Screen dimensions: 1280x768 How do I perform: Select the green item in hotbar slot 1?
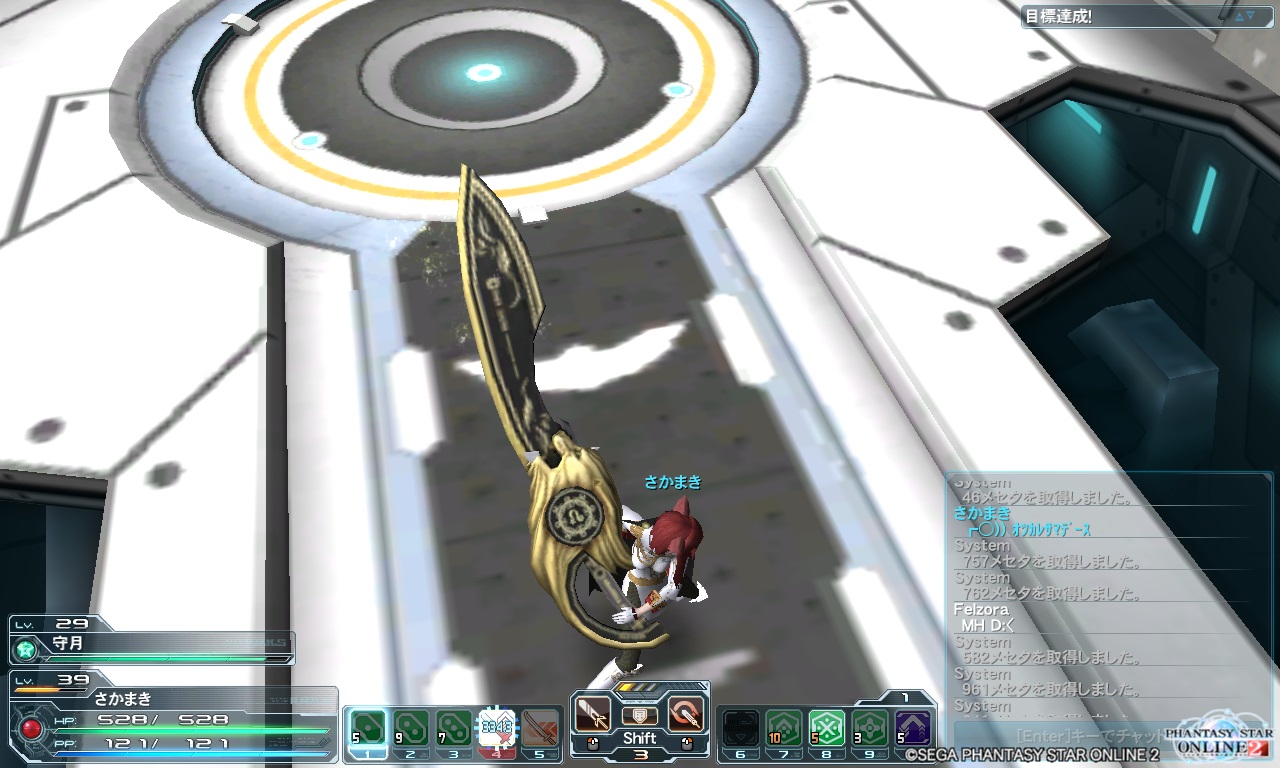pos(367,727)
